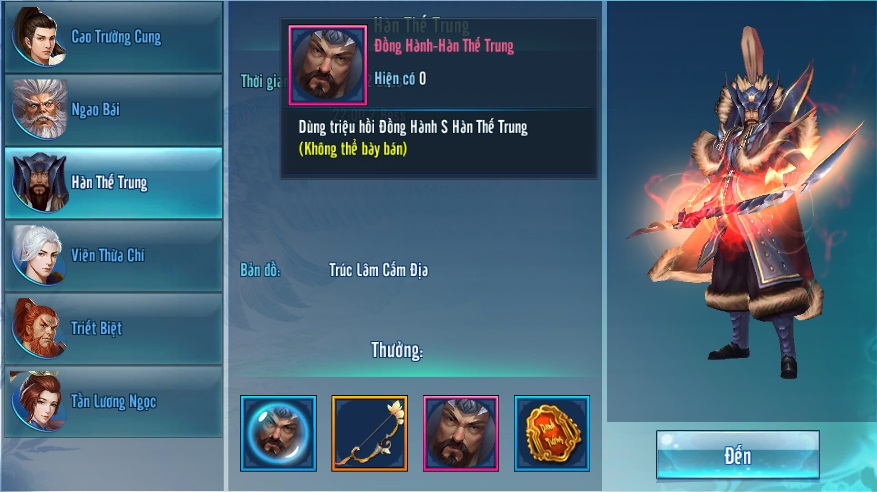Click the Đến button

[x=737, y=456]
